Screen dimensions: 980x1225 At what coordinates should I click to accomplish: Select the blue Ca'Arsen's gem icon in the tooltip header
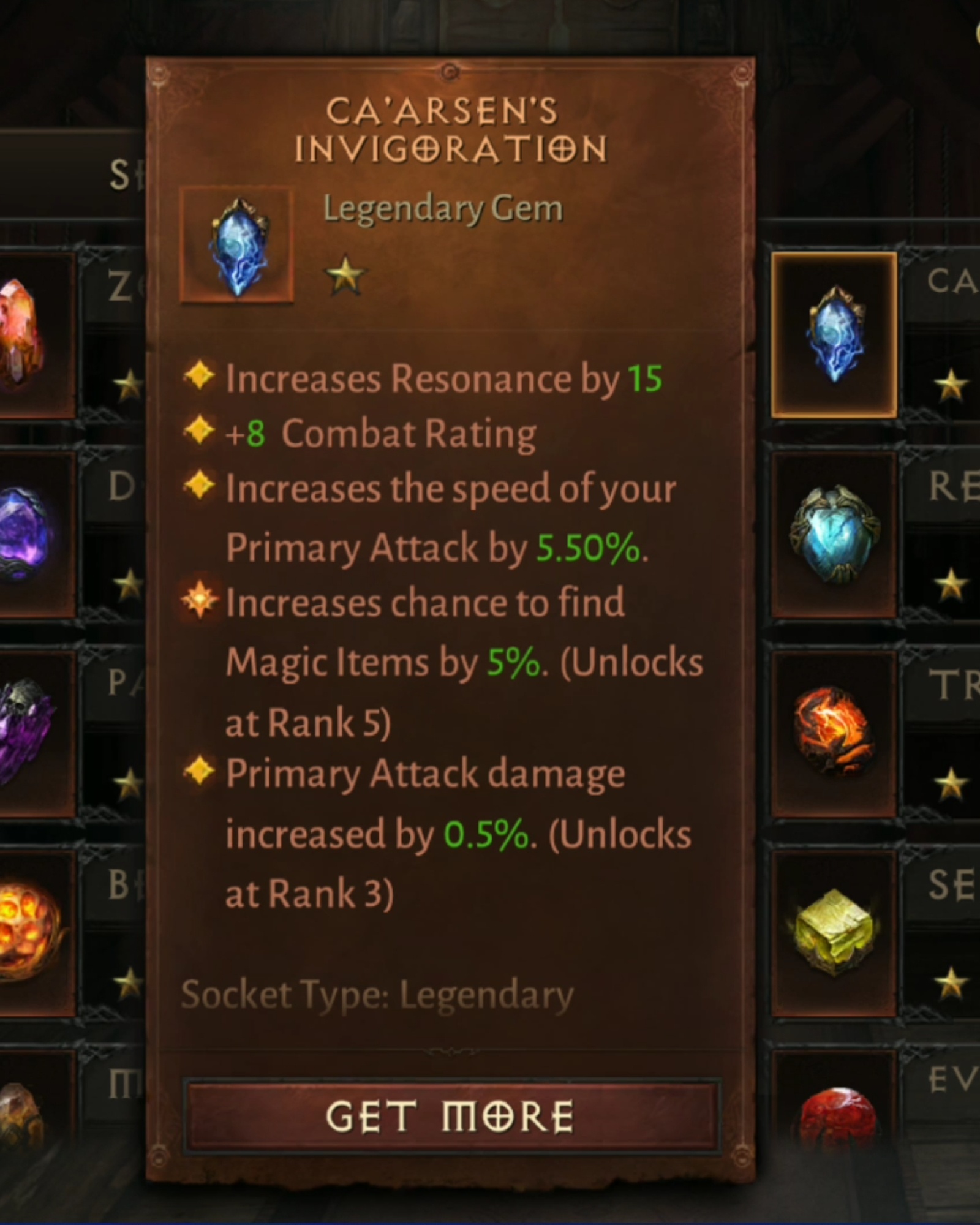[239, 245]
